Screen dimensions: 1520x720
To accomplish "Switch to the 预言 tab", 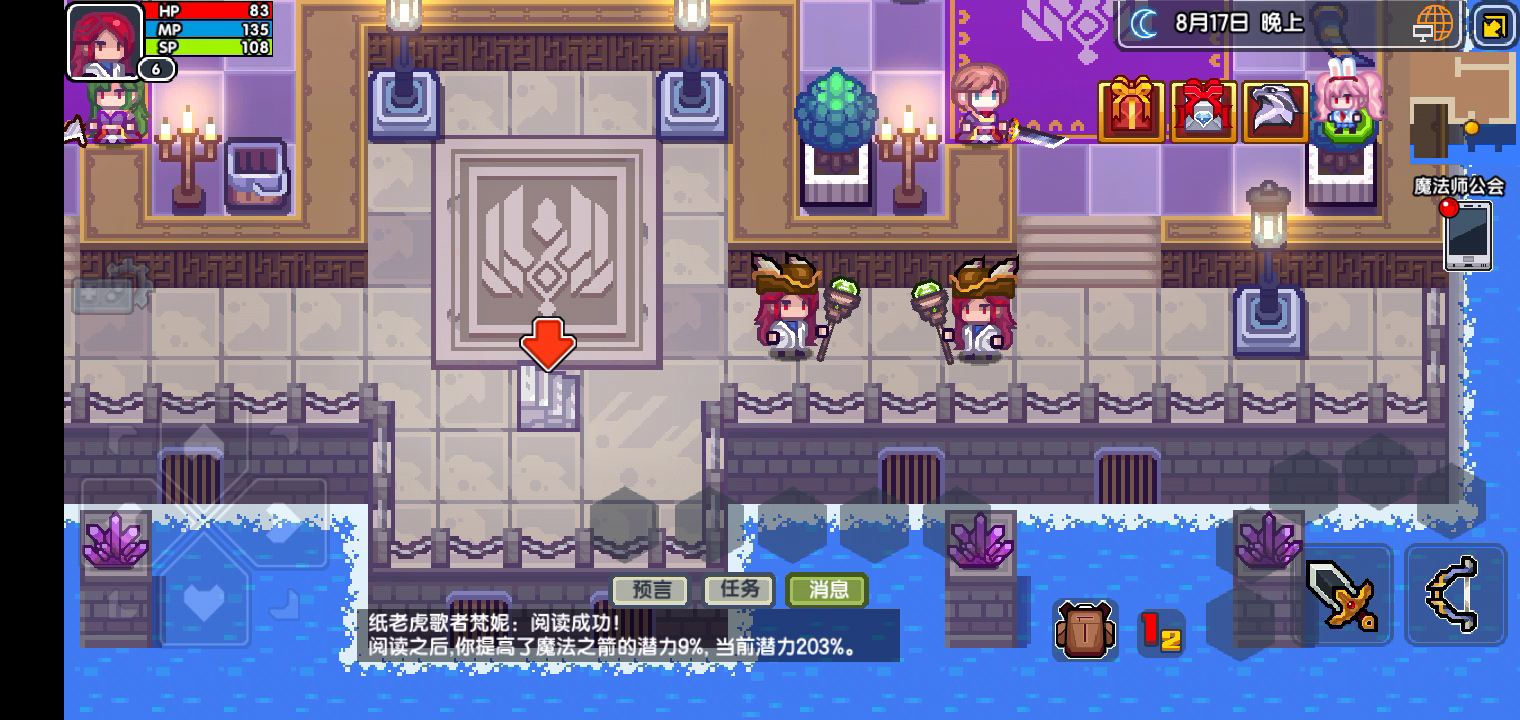I will [x=651, y=590].
